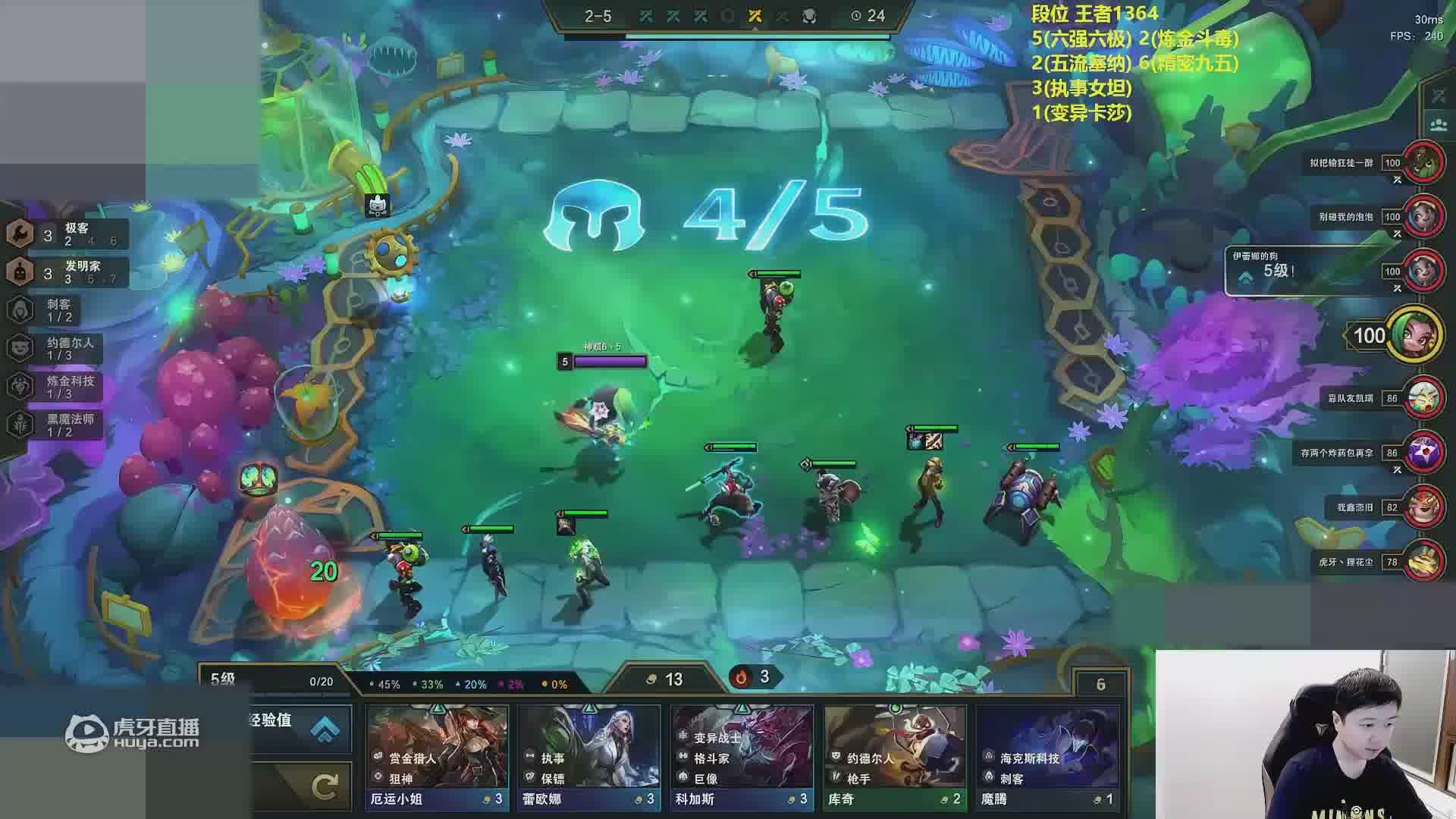Buy 厄运小姐 from the shop

(x=437, y=757)
